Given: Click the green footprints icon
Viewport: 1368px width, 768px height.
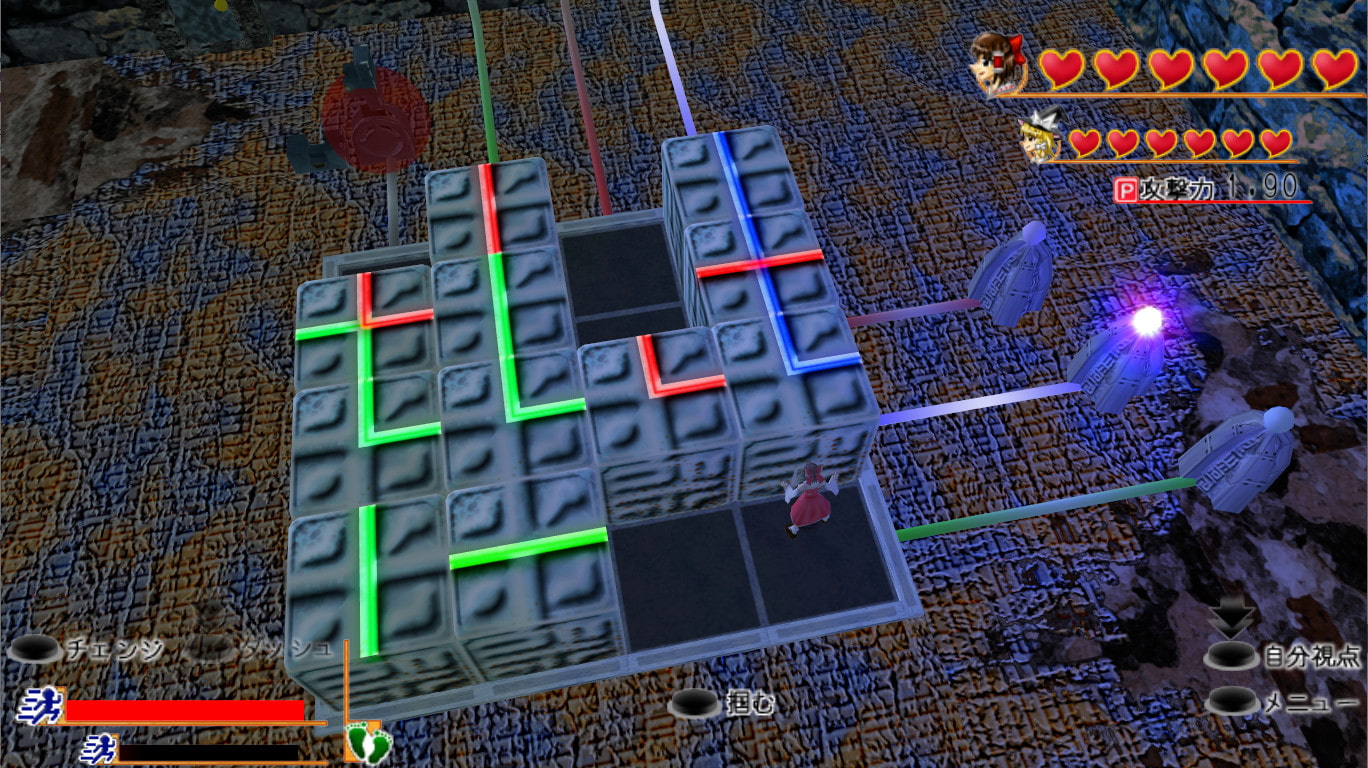Looking at the screenshot, I should pyautogui.click(x=362, y=741).
